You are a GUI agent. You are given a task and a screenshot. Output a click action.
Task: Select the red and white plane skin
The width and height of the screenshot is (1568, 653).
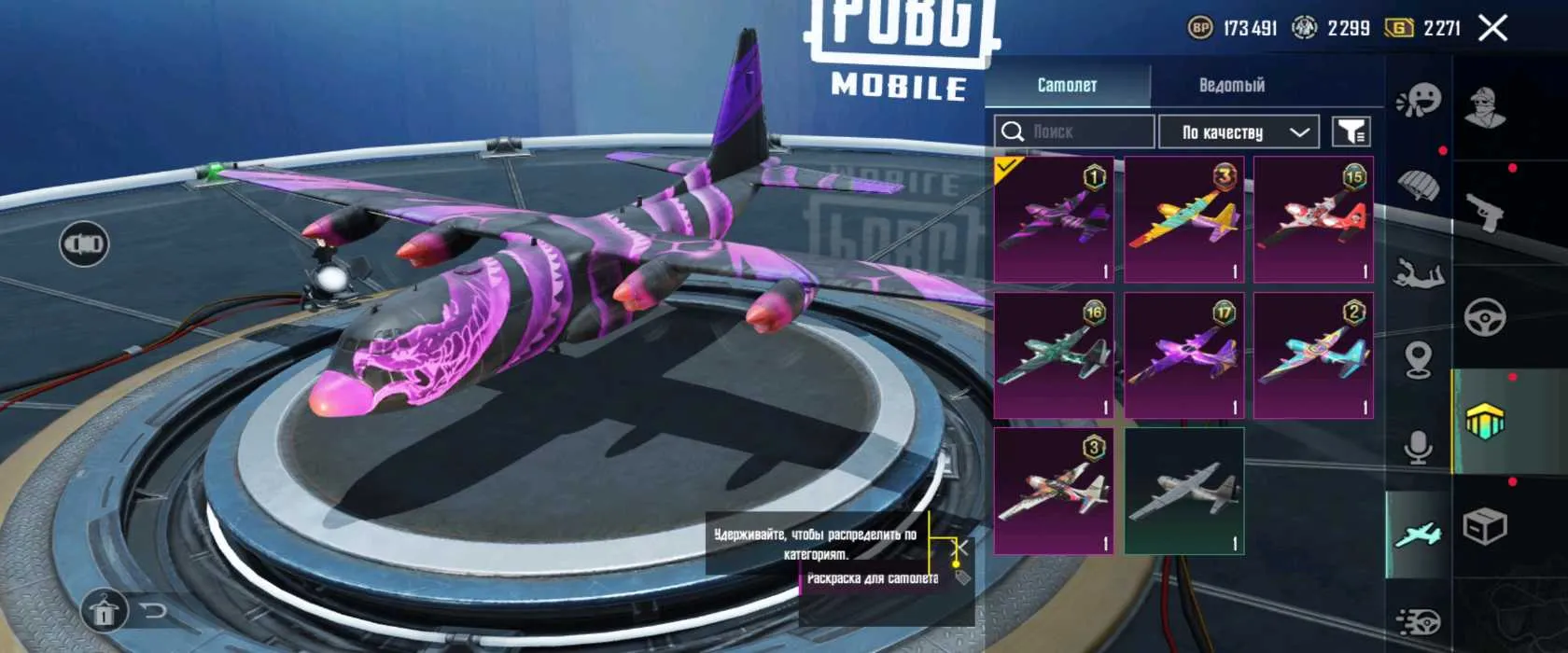(1312, 219)
